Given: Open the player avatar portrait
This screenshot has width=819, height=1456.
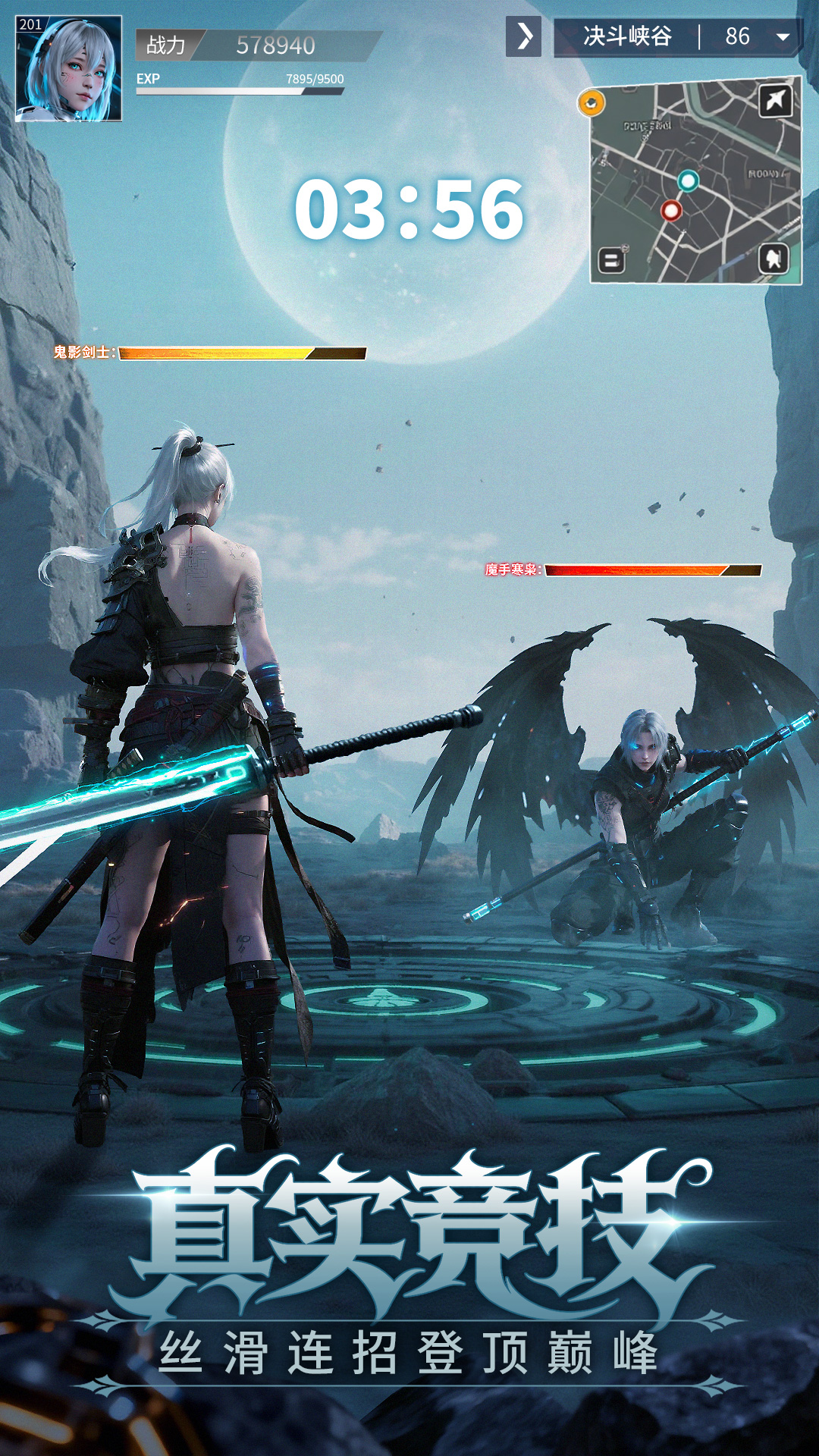Looking at the screenshot, I should point(69,69).
